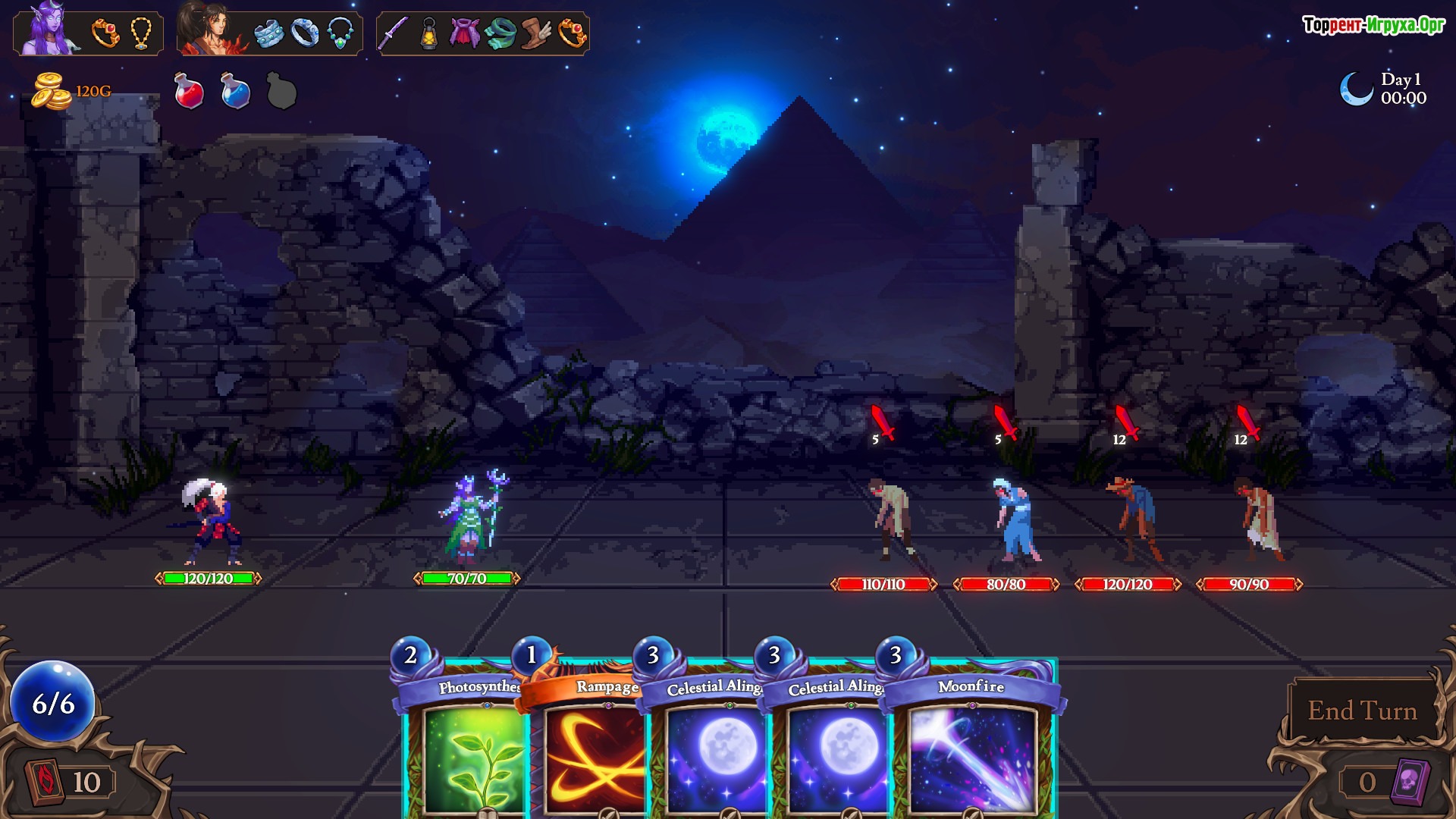Inspect the winged boot item
Image resolution: width=1456 pixels, height=819 pixels.
pos(536,33)
